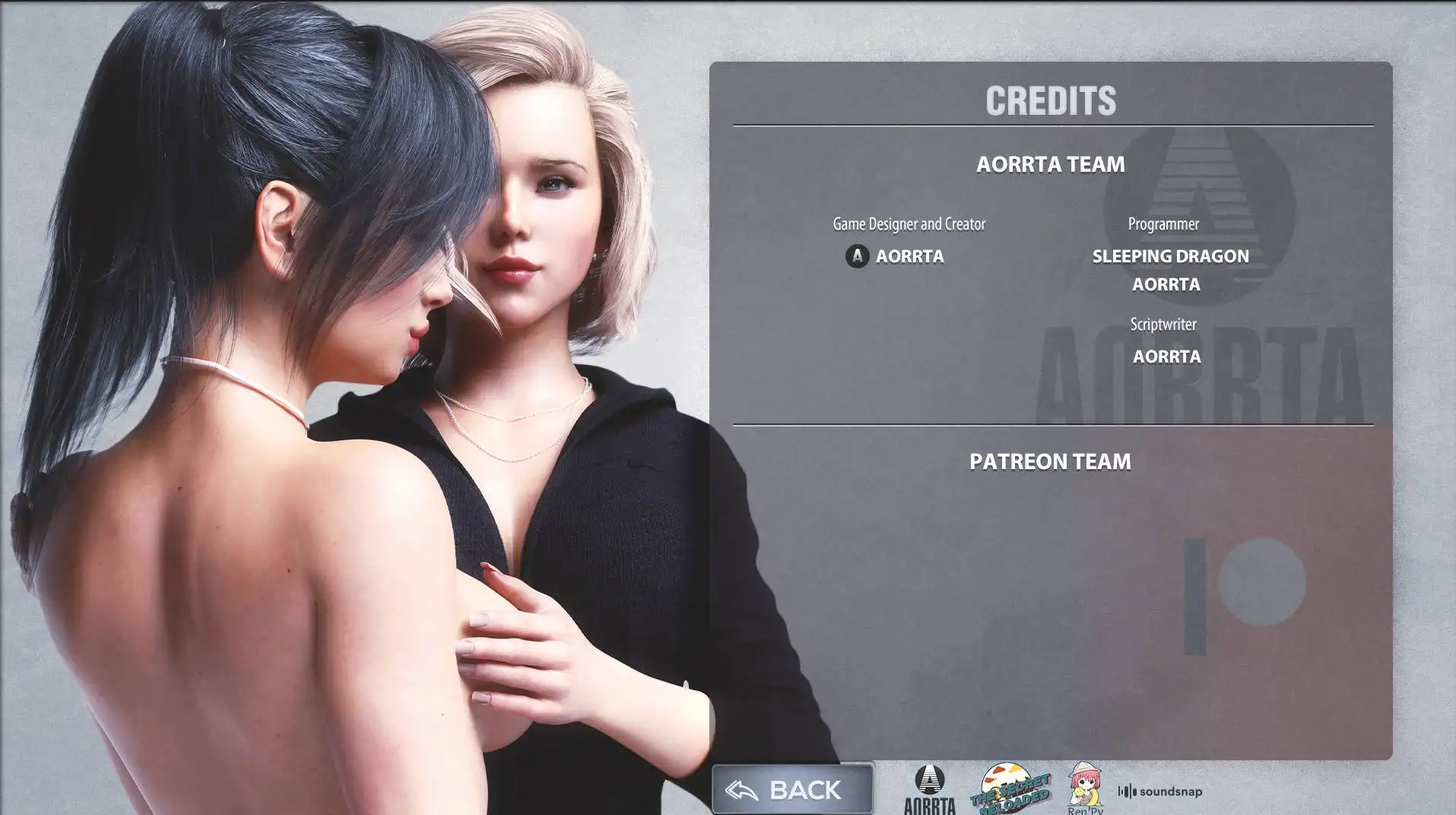
Task: Visit the soundsnap logo link
Action: [x=1159, y=791]
